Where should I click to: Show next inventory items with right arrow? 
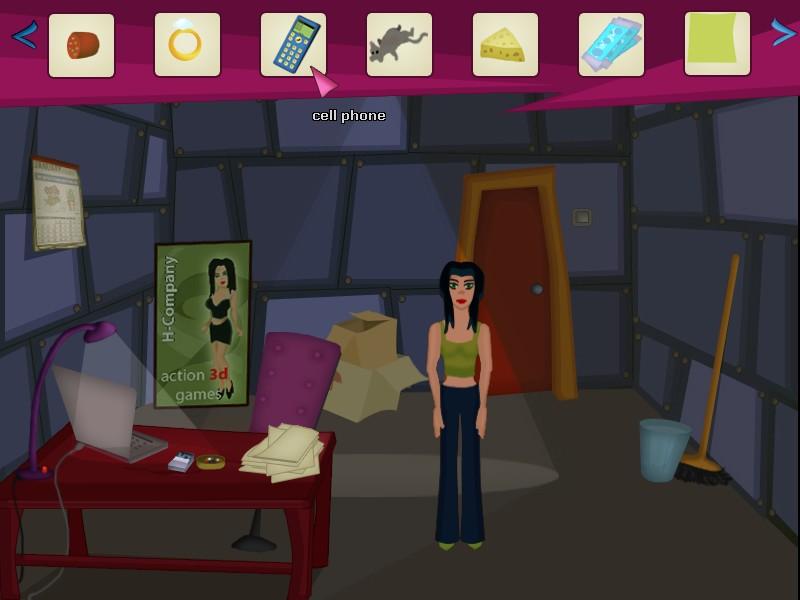pos(782,34)
